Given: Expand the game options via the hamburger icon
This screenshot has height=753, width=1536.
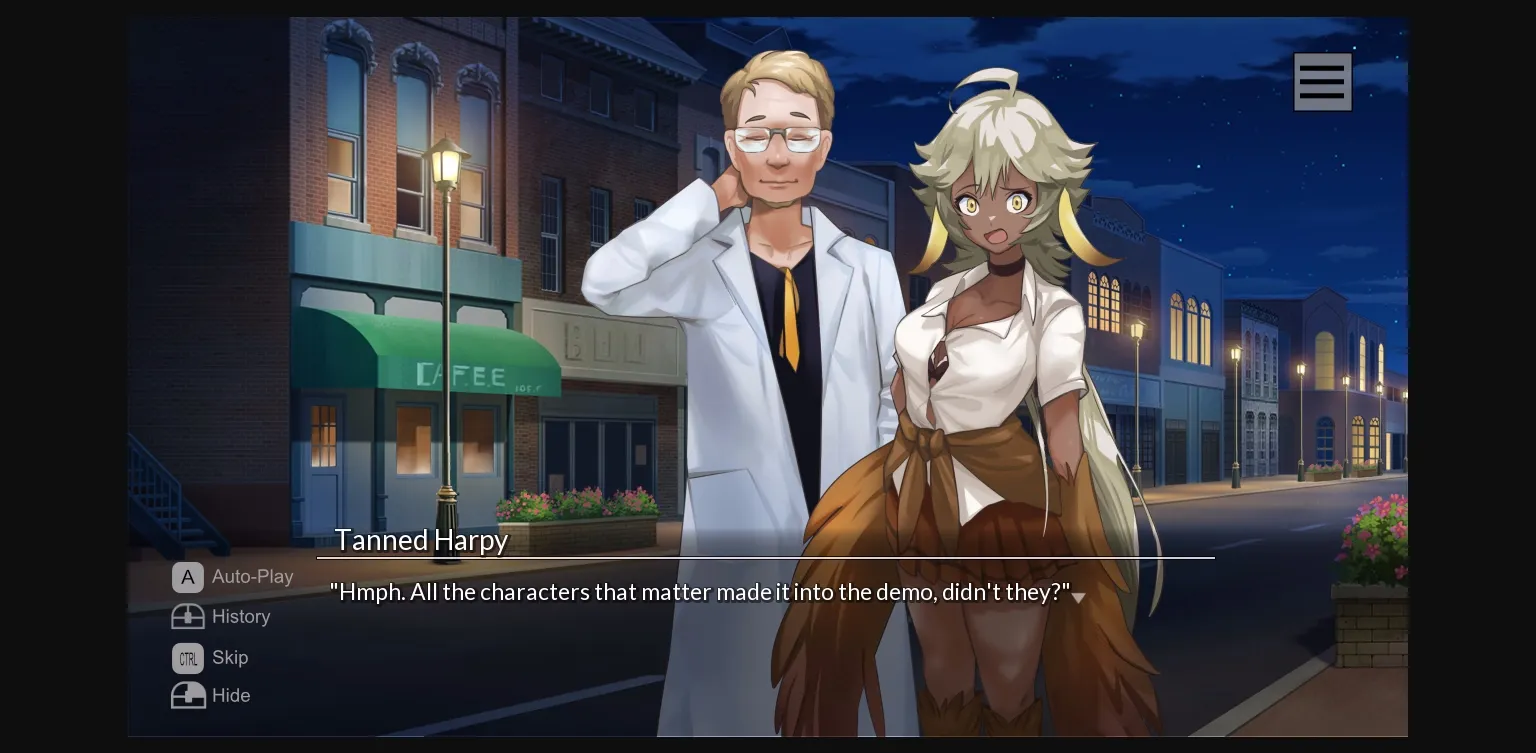Looking at the screenshot, I should click(x=1322, y=81).
